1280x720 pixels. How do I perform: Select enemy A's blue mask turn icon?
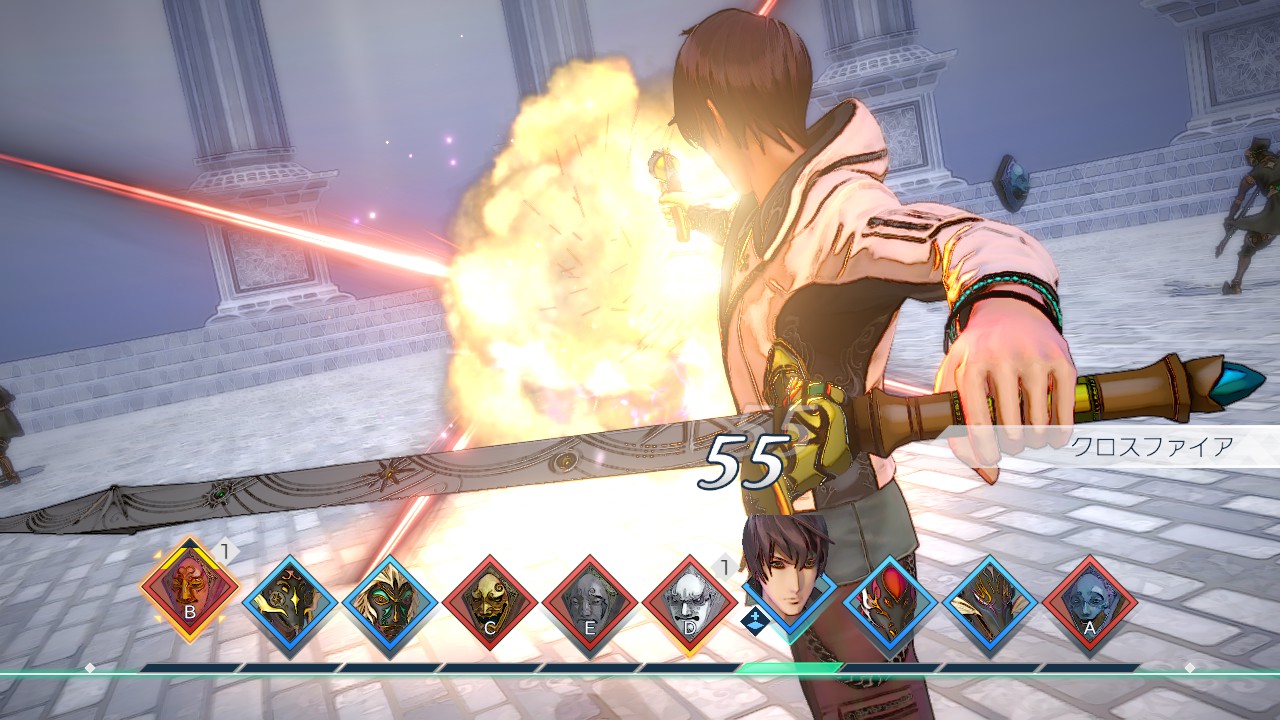tap(1090, 602)
